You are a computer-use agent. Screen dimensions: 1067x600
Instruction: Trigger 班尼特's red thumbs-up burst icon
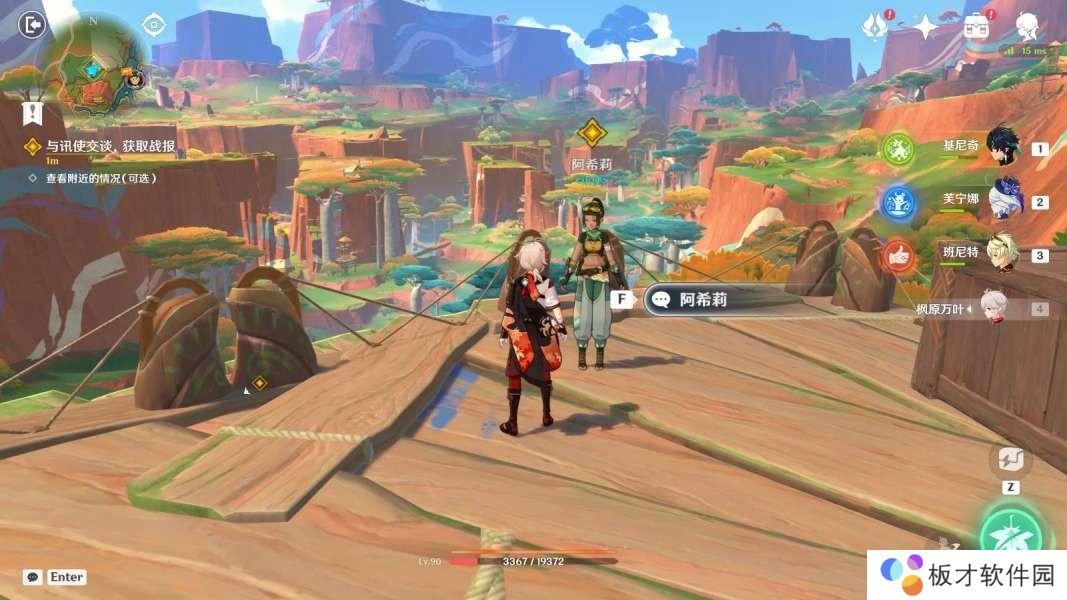point(898,257)
